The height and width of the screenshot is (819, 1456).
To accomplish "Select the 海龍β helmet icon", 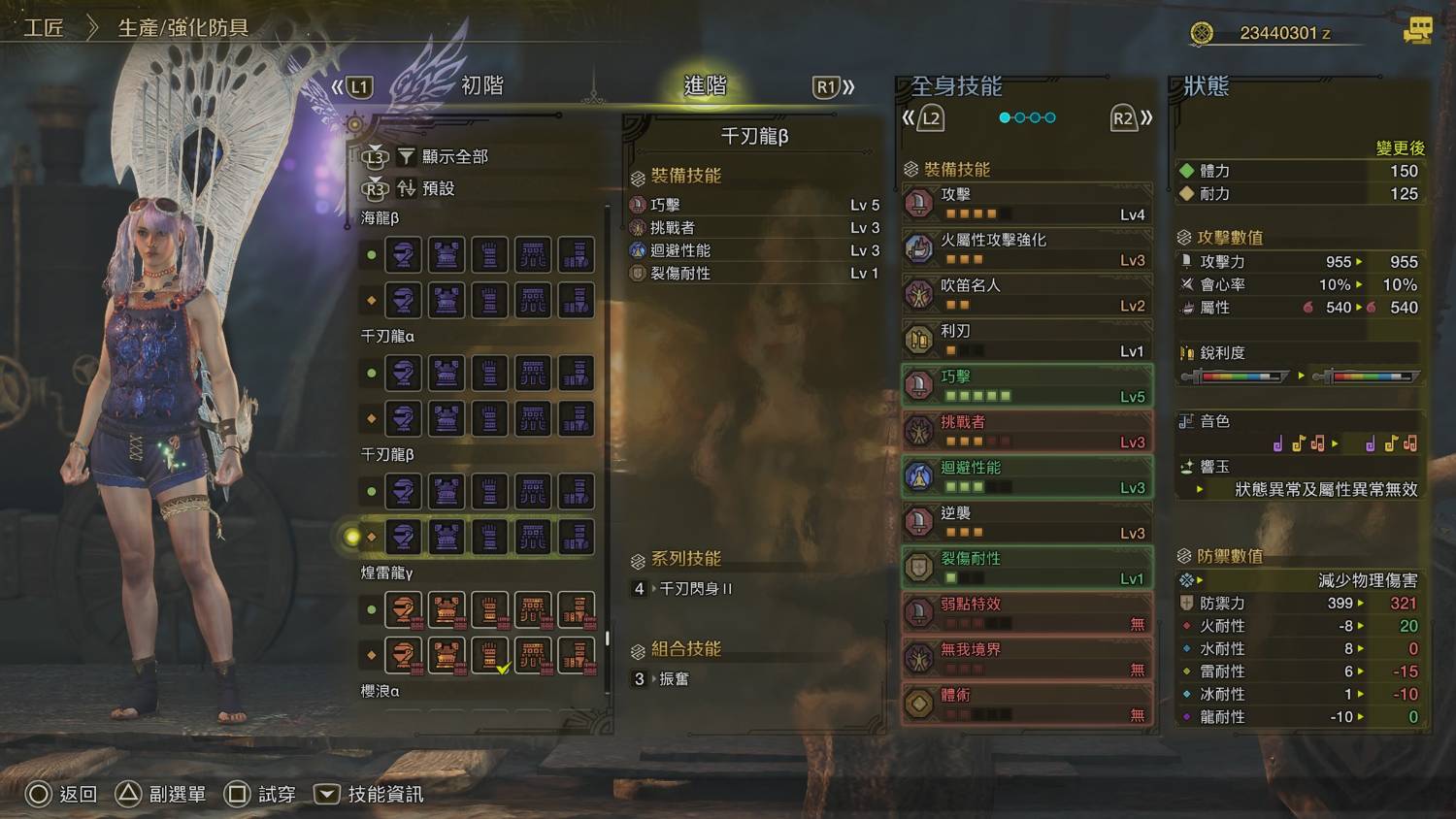I will pos(403,255).
